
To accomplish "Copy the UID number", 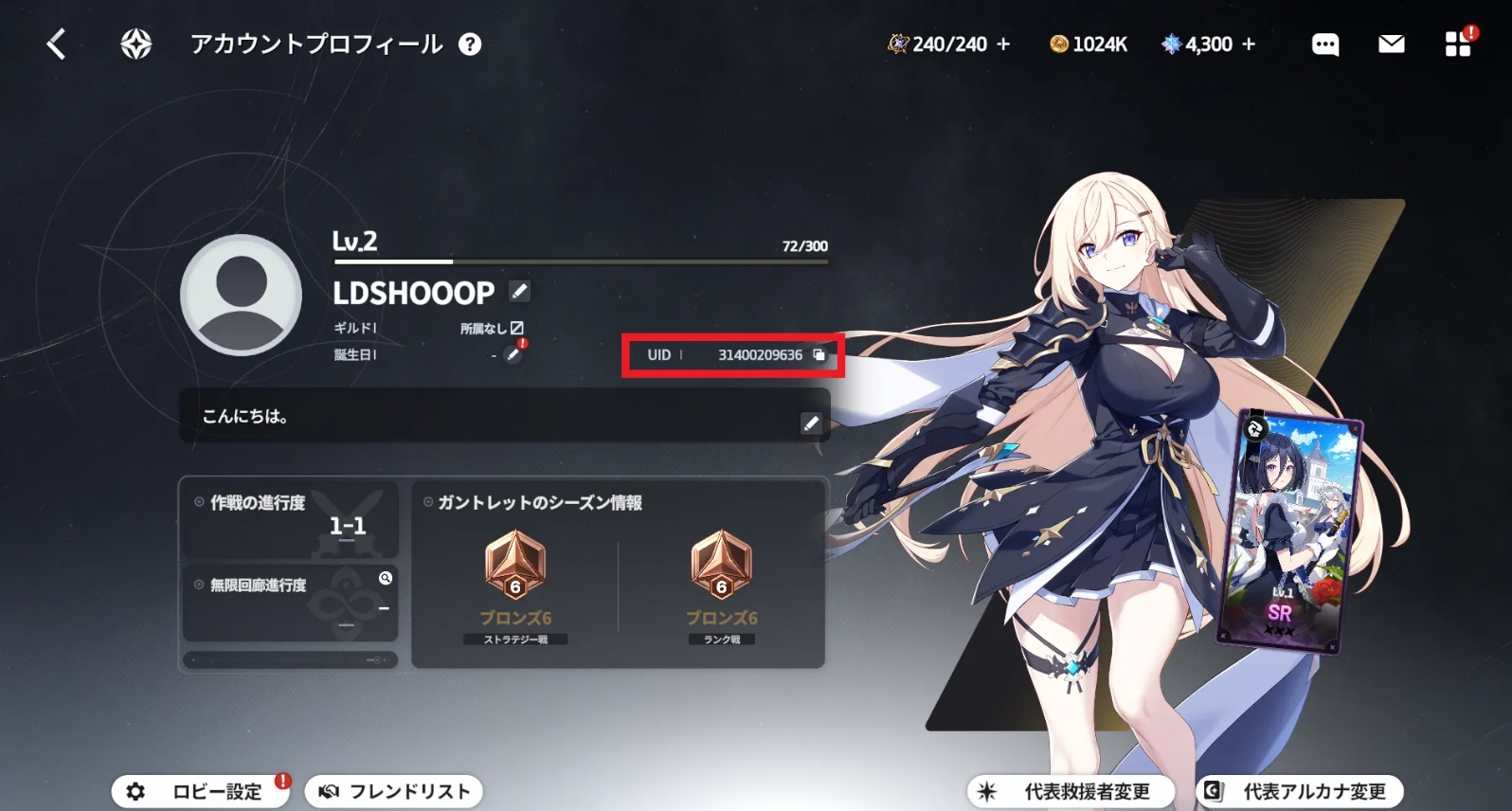I will click(x=819, y=354).
